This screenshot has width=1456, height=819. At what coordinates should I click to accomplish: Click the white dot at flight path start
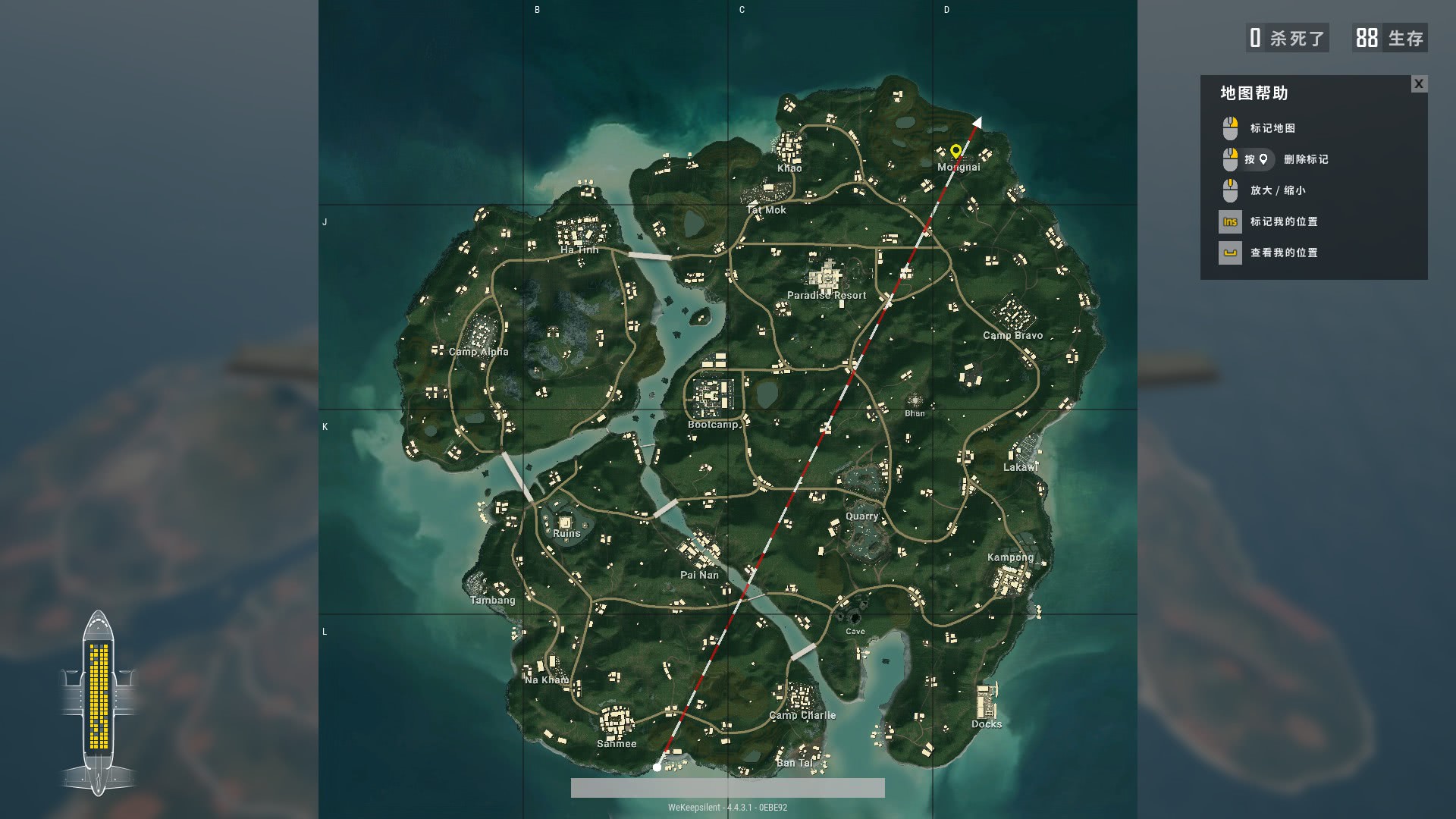point(657,767)
